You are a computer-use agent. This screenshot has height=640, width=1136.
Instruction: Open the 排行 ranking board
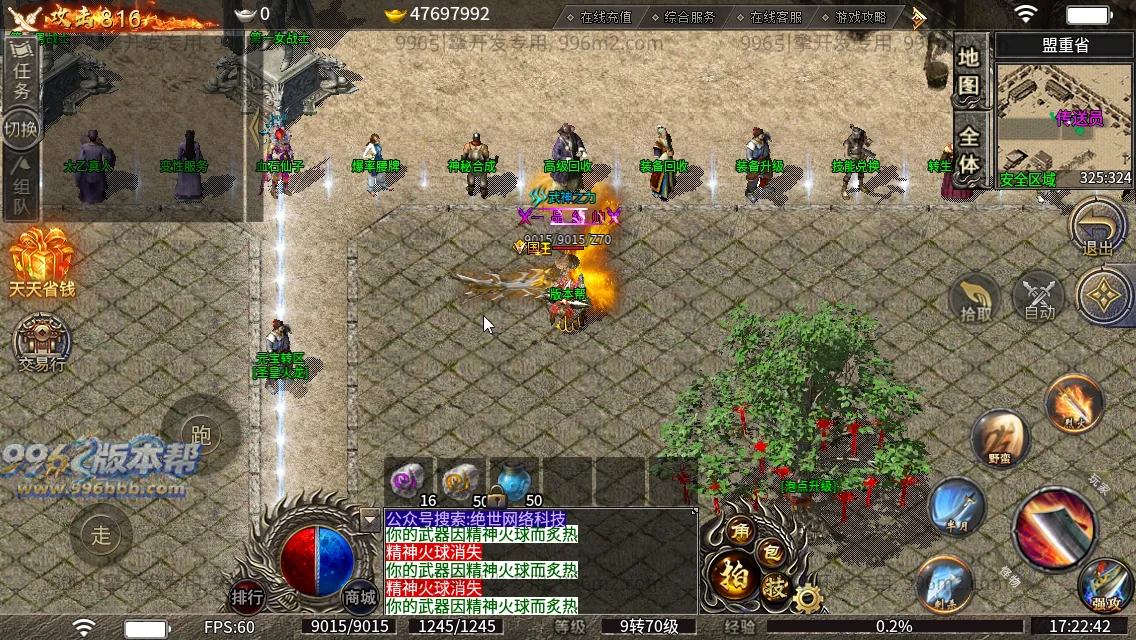tap(247, 597)
